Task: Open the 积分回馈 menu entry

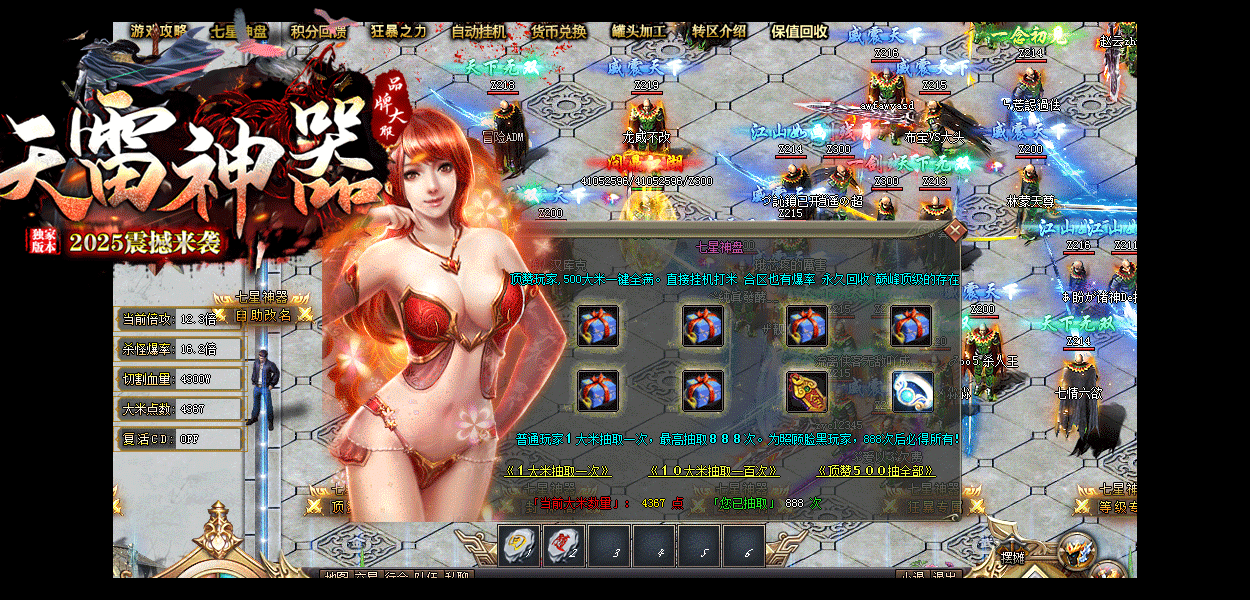Action: 319,31
